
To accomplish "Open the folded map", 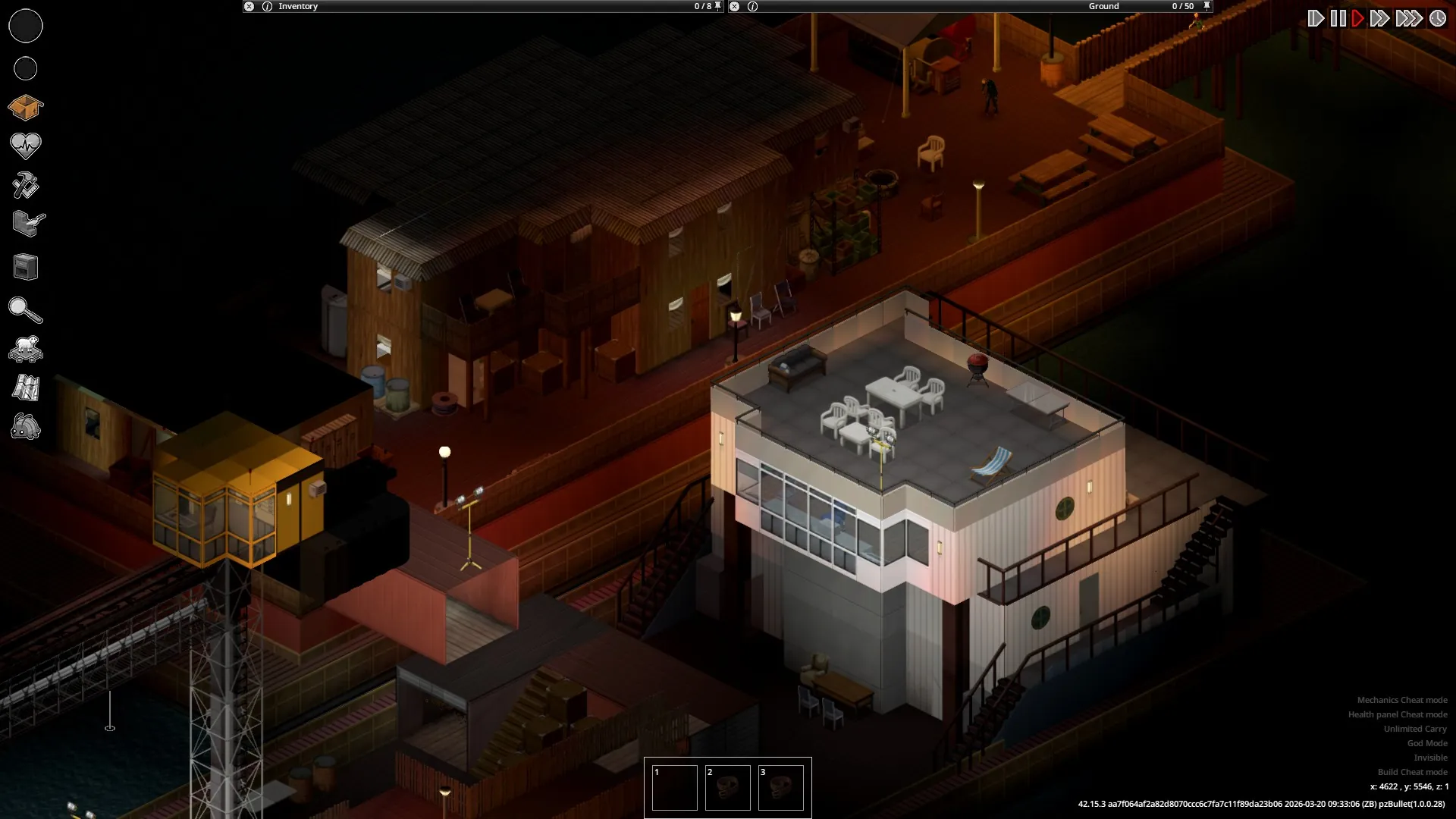I will pos(26,388).
